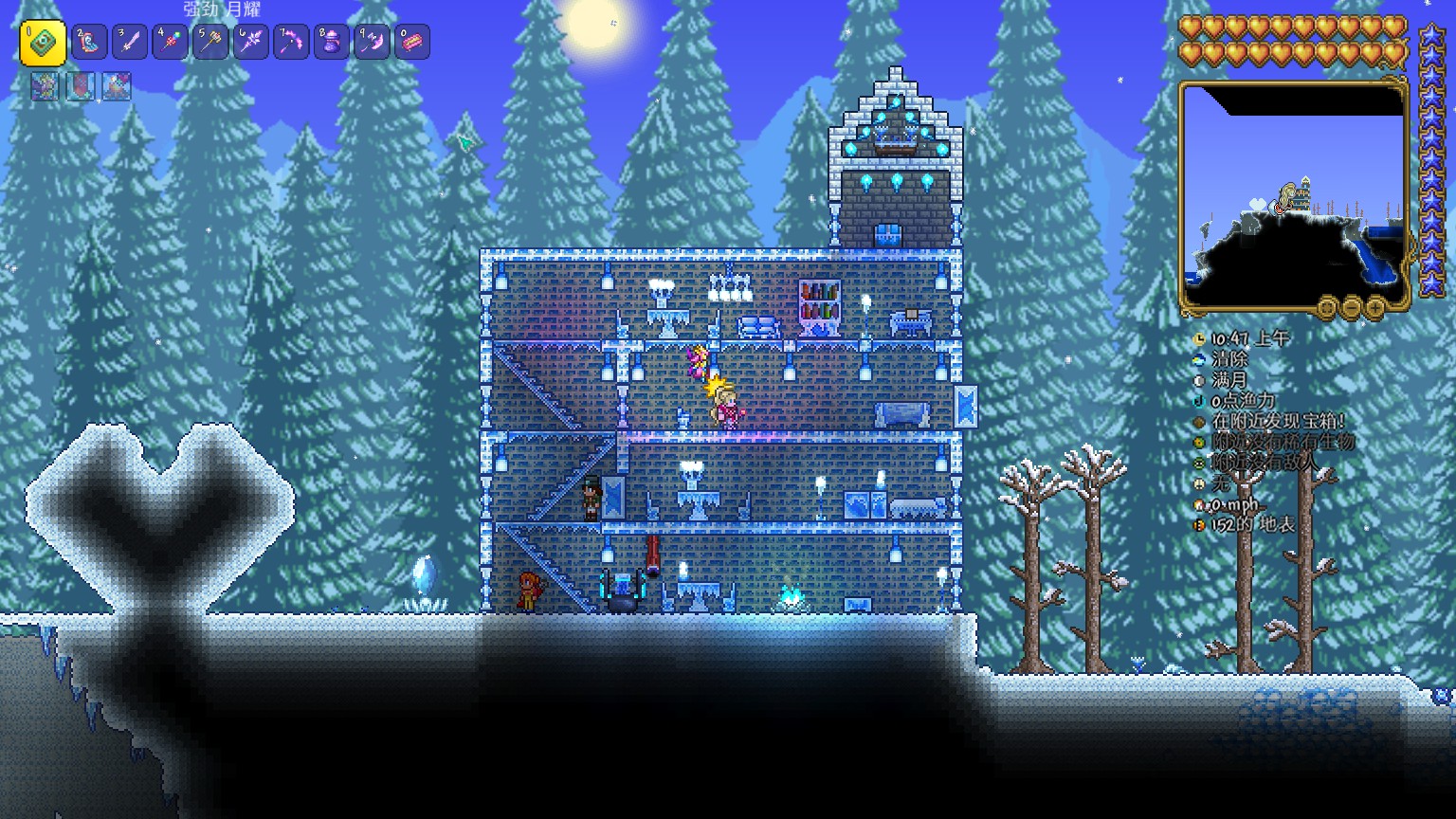
Task: Select the green spell tome in hotbar slot 1
Action: 43,43
